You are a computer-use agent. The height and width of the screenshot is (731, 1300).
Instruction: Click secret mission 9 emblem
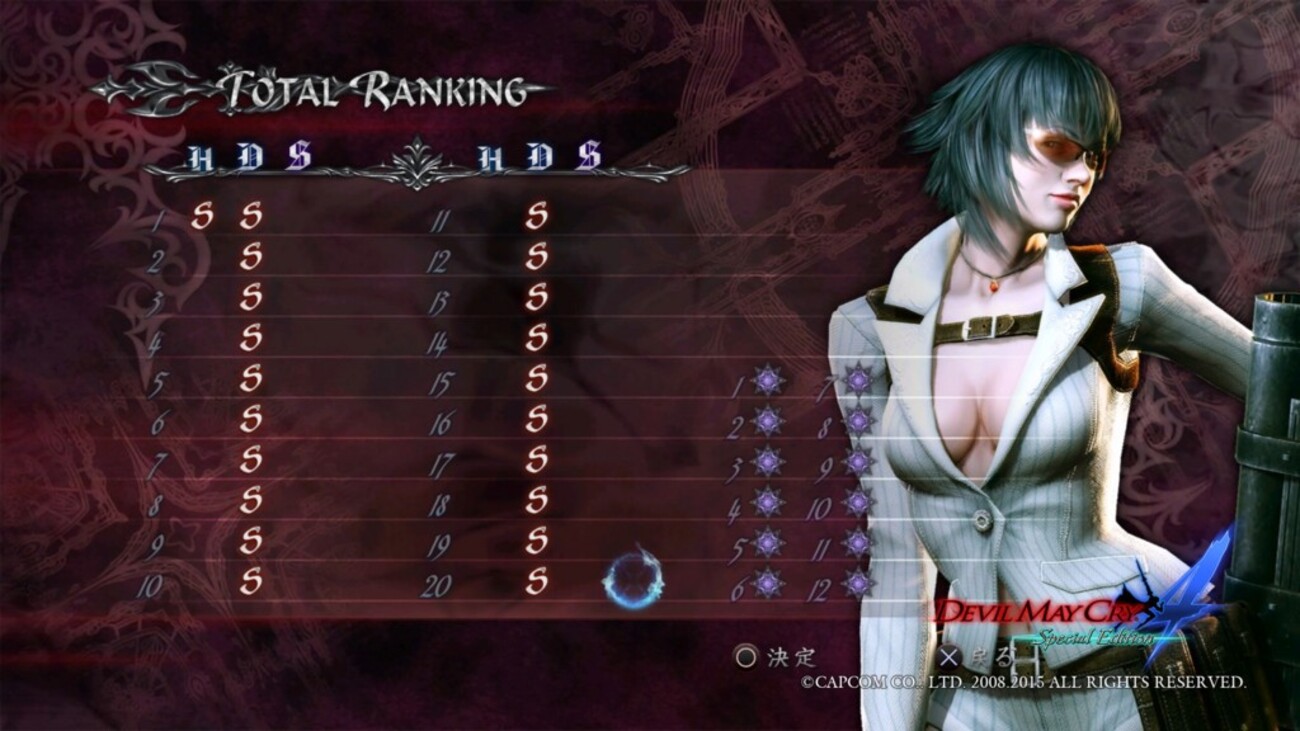click(x=858, y=461)
